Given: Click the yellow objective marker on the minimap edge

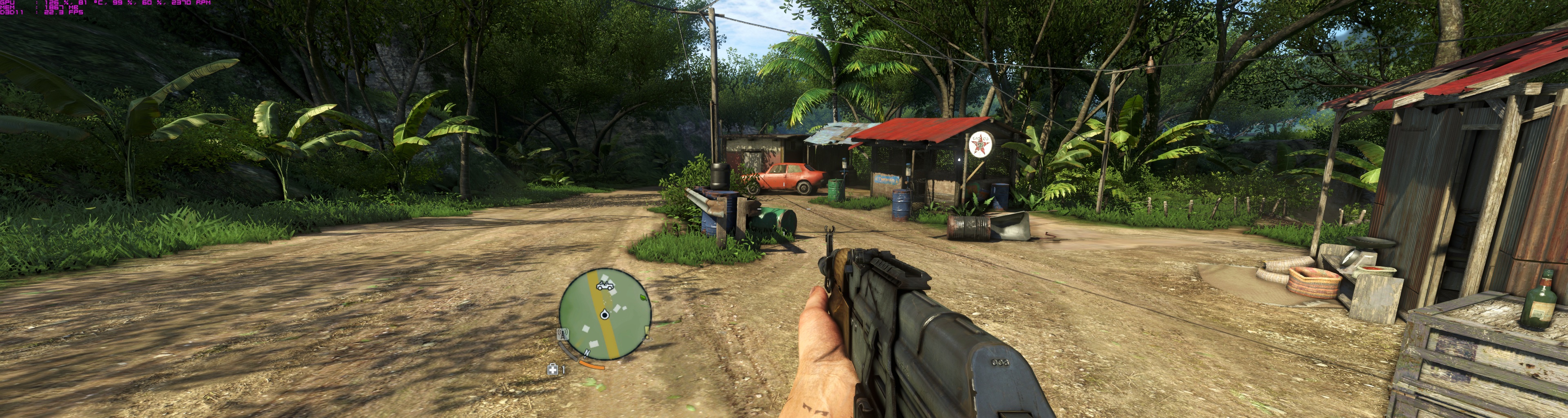Looking at the screenshot, I should 646,331.
